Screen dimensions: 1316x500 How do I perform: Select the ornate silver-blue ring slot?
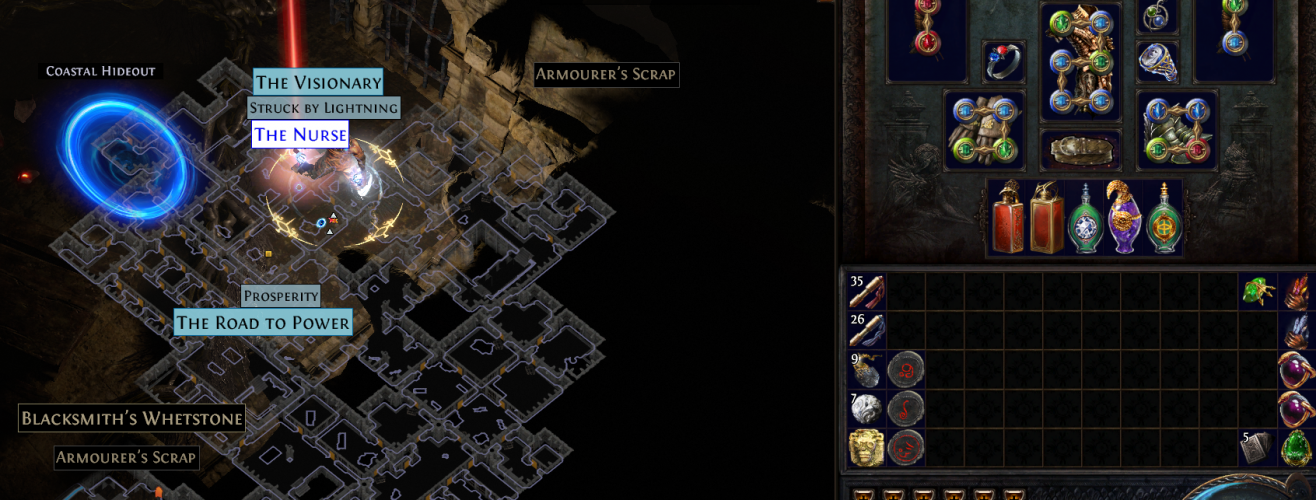pyautogui.click(x=1157, y=61)
